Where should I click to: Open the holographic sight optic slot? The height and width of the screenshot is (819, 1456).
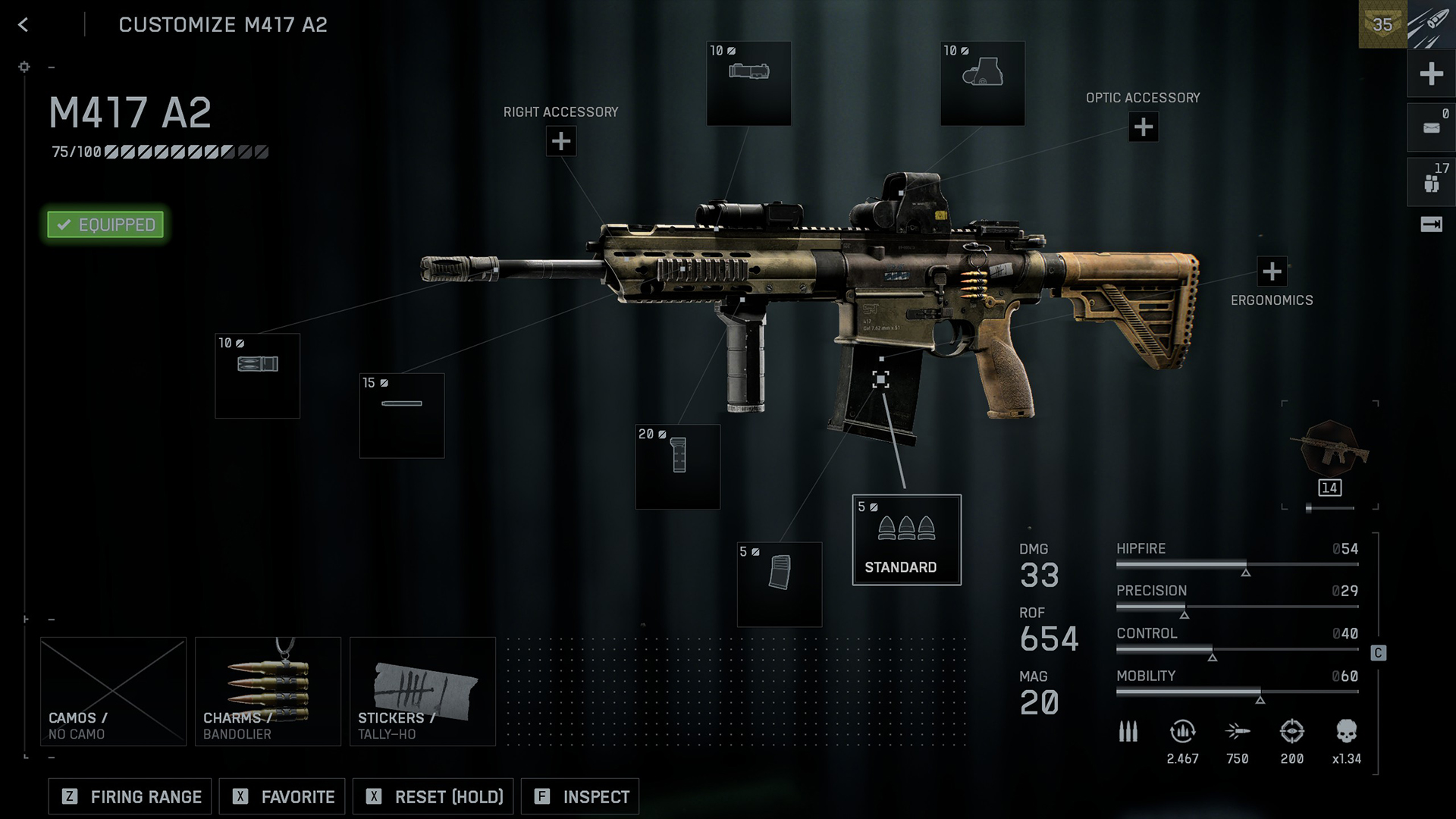click(x=982, y=83)
